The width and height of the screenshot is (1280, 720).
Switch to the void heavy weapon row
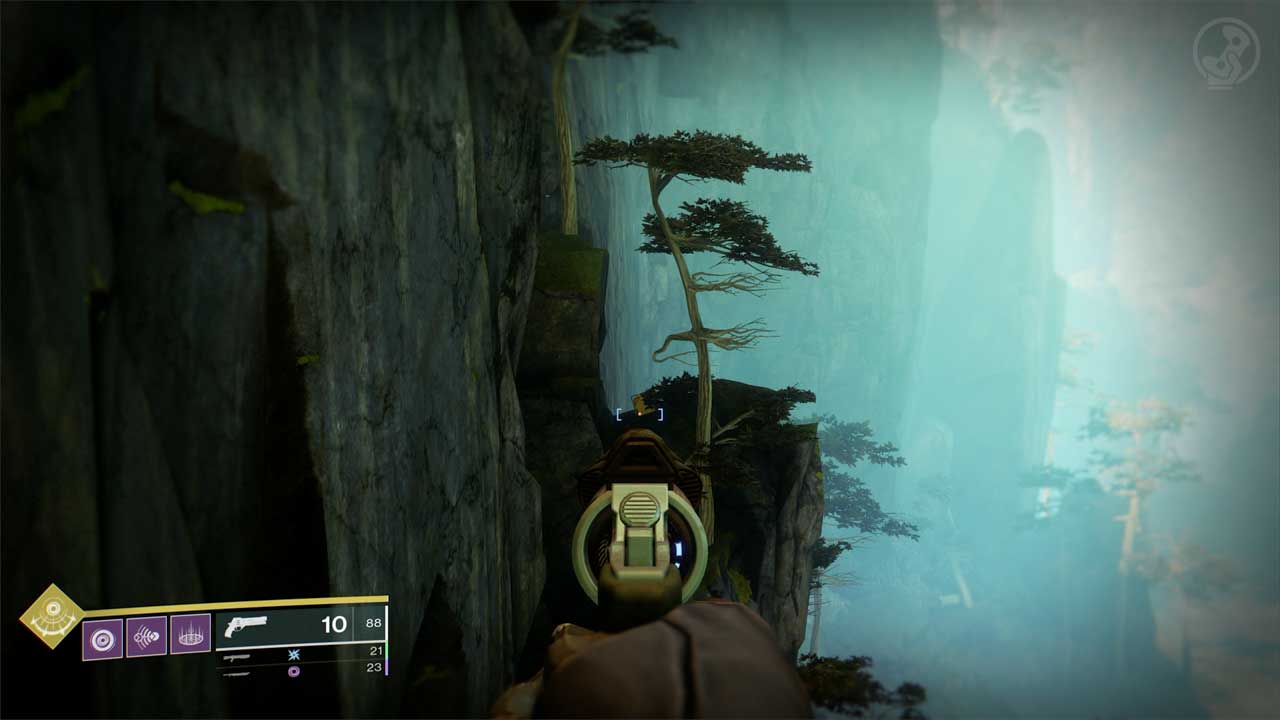pos(300,669)
